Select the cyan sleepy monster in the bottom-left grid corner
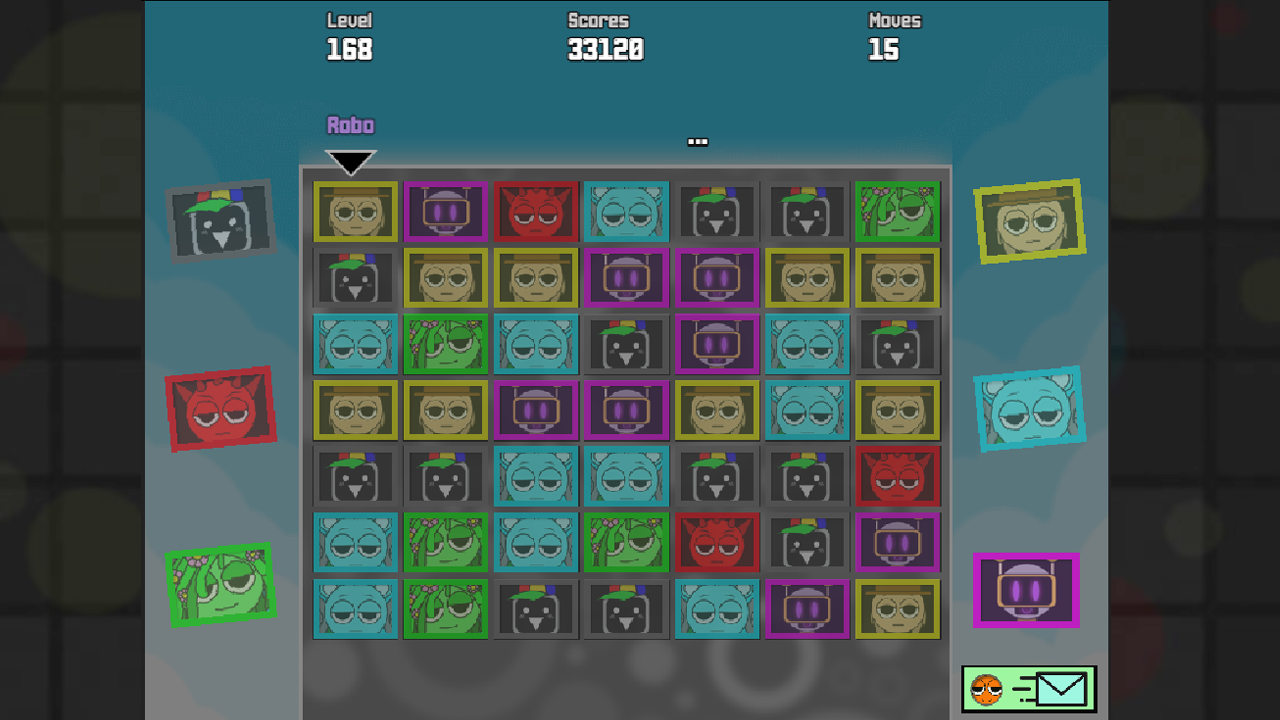The height and width of the screenshot is (720, 1280). pos(355,608)
